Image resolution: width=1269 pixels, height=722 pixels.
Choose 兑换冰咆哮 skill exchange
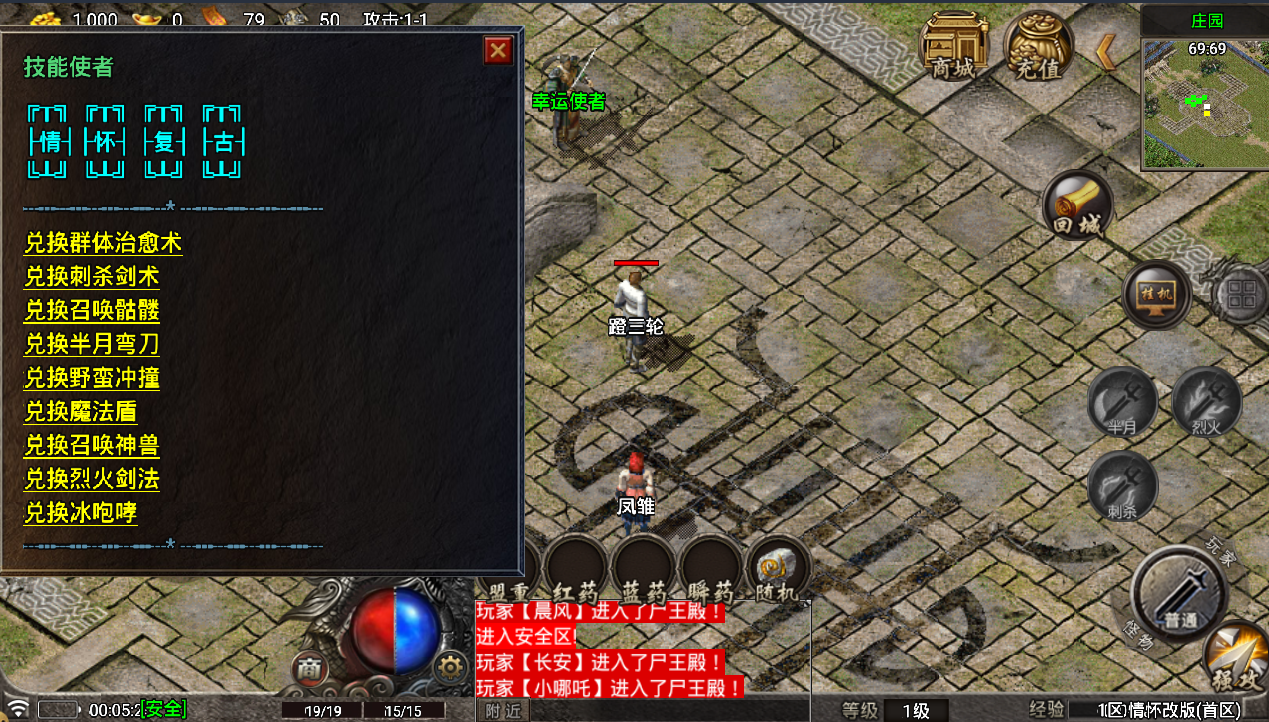pyautogui.click(x=81, y=513)
